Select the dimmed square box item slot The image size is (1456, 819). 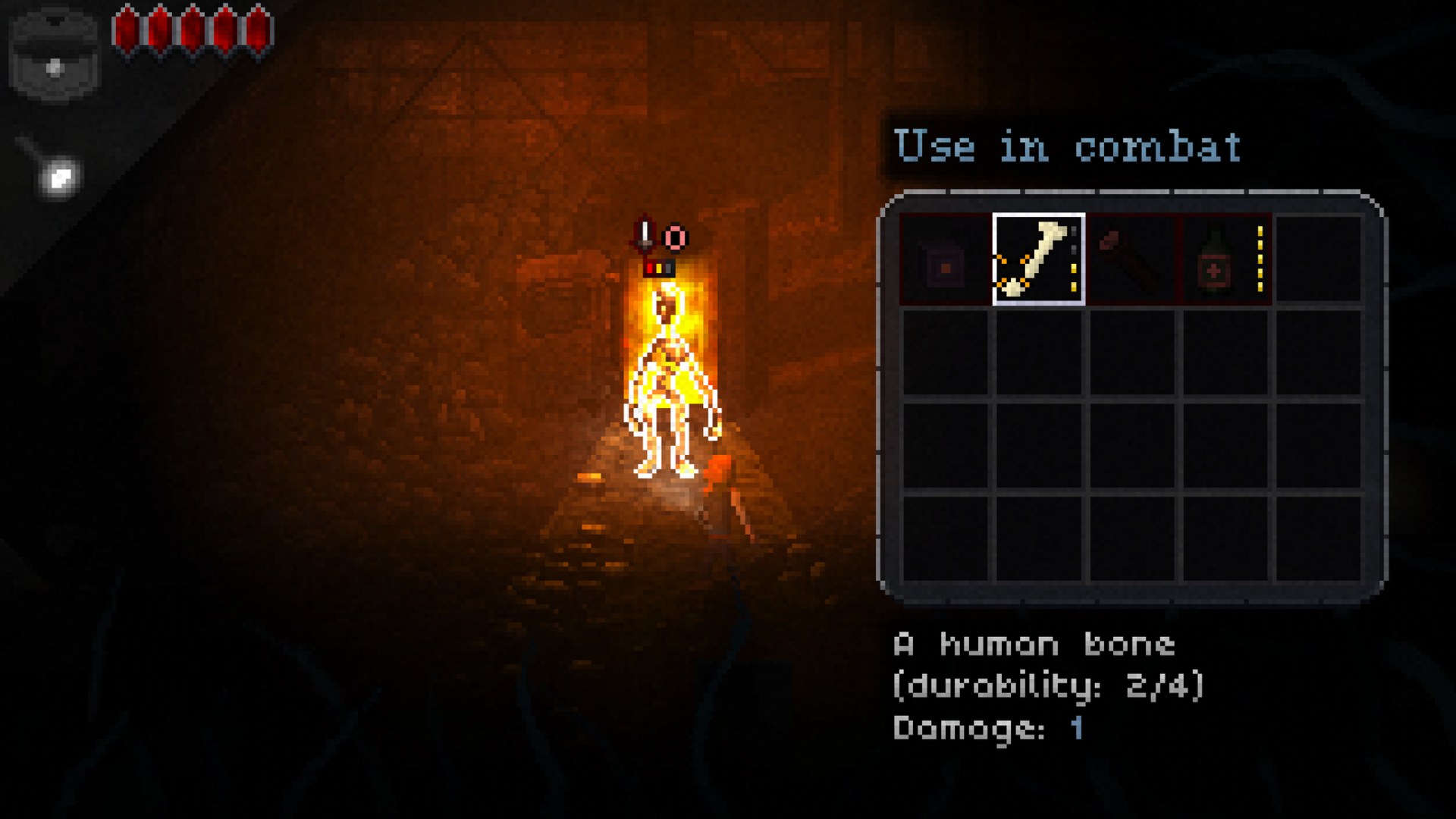click(x=945, y=260)
